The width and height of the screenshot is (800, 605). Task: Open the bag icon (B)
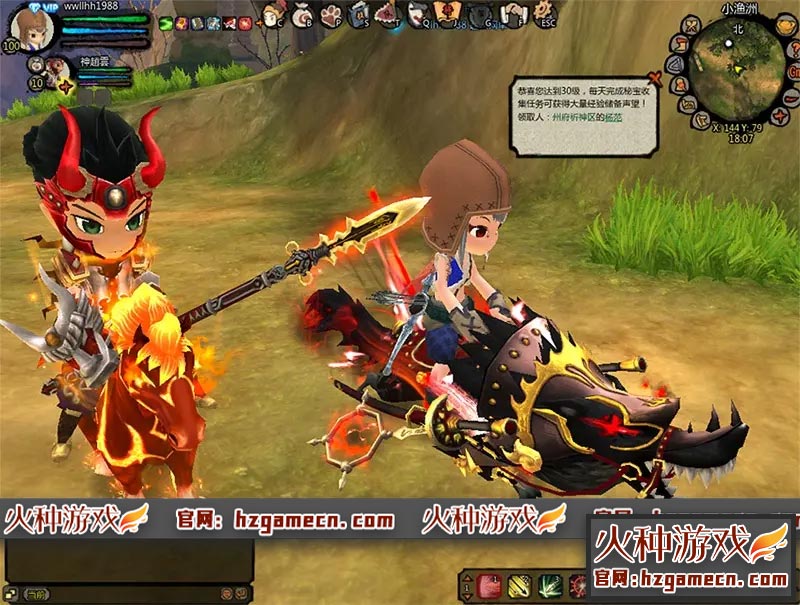pyautogui.click(x=301, y=15)
